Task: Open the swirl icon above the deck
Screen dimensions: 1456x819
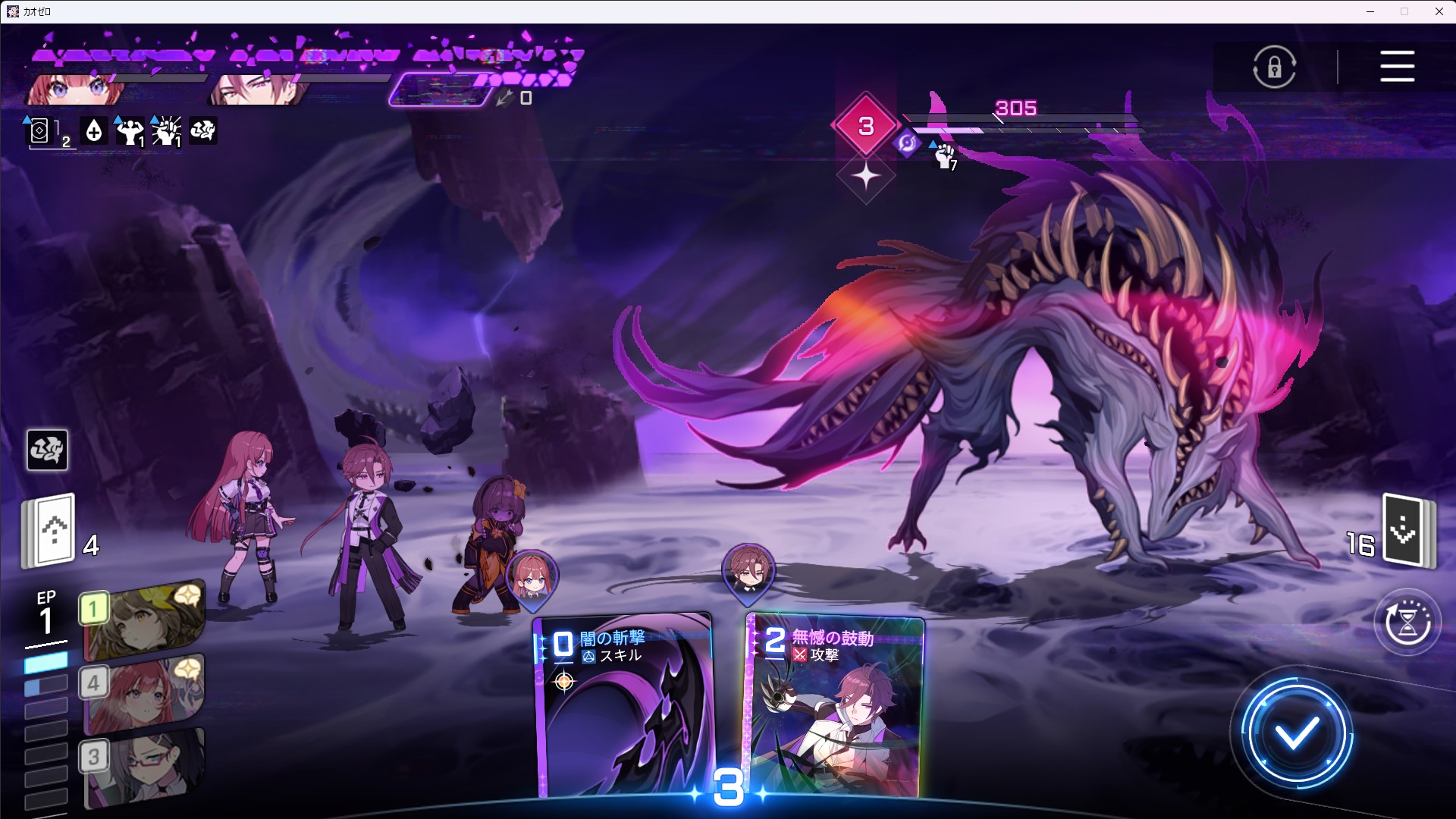Action: [x=47, y=450]
